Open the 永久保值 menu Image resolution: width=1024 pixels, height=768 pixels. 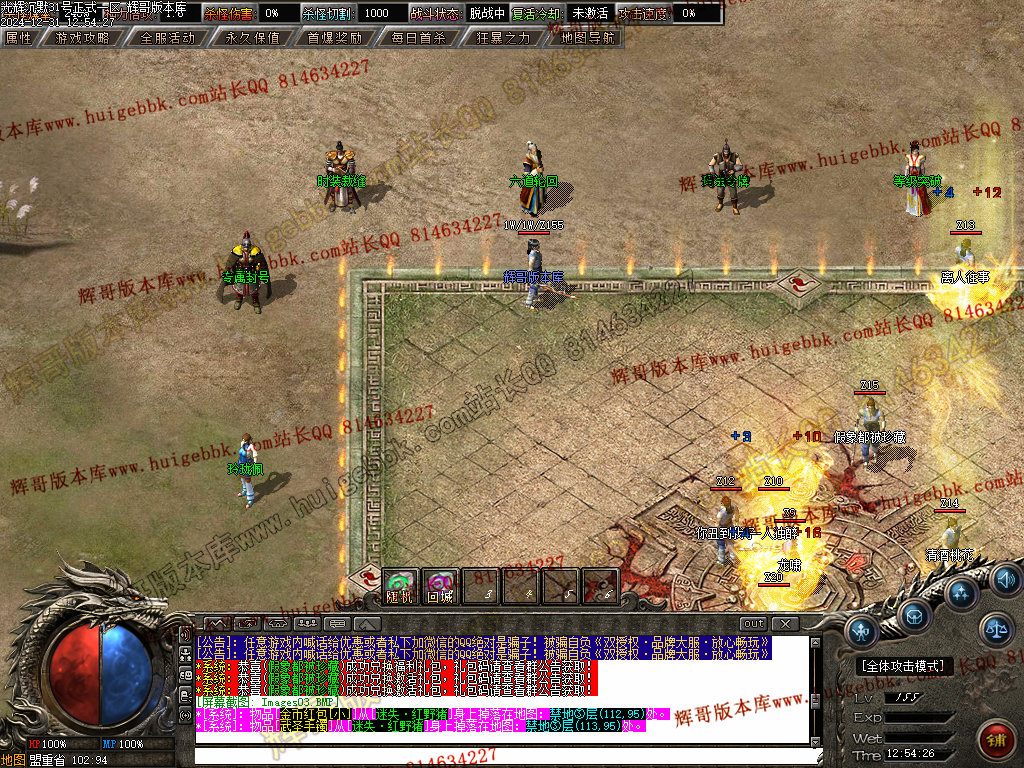tap(252, 38)
